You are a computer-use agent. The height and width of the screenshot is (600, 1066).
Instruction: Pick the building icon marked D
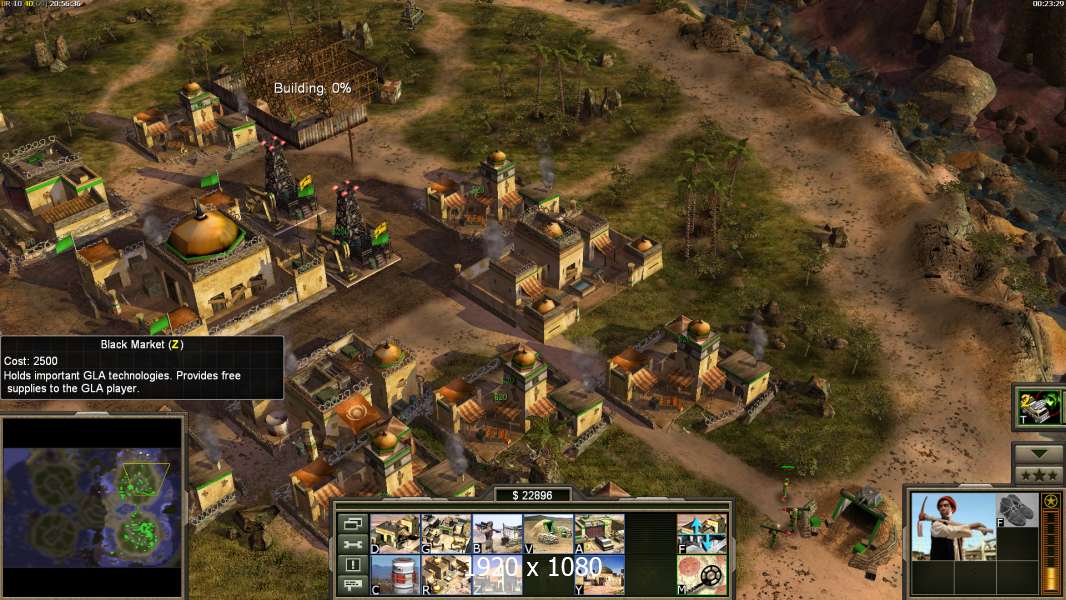click(395, 534)
